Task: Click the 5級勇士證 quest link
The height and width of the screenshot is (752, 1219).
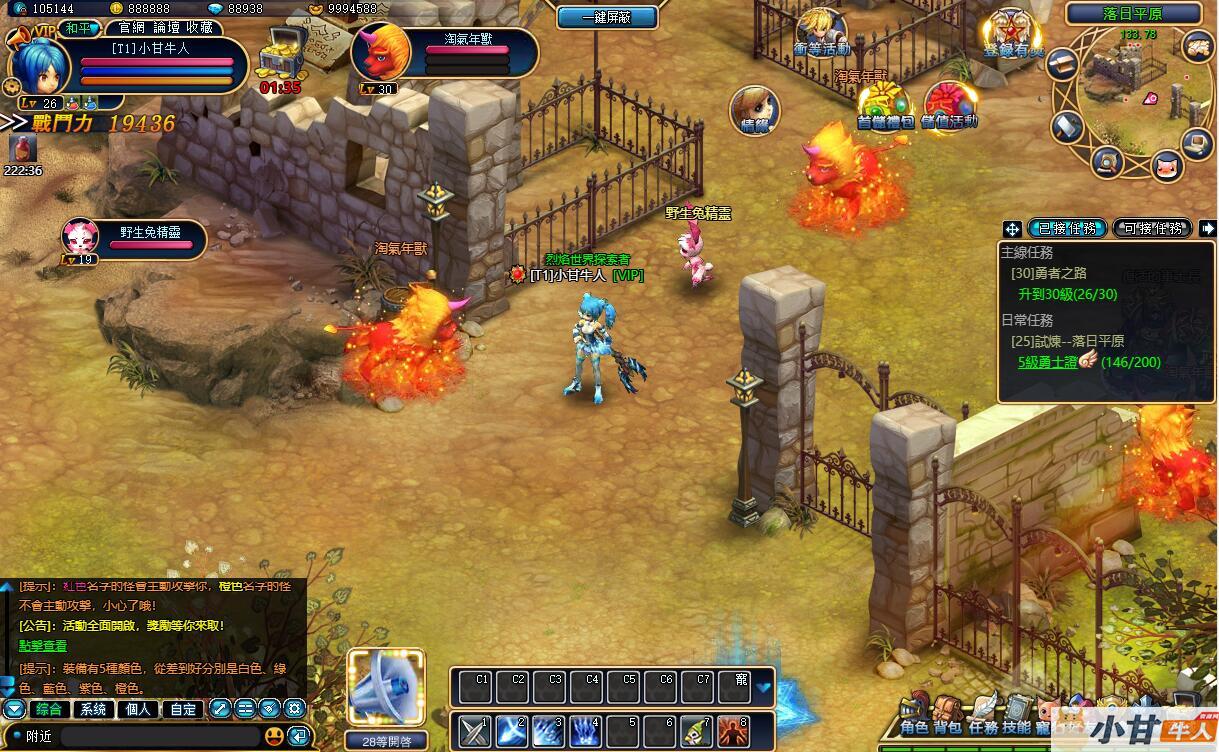Action: 1048,362
